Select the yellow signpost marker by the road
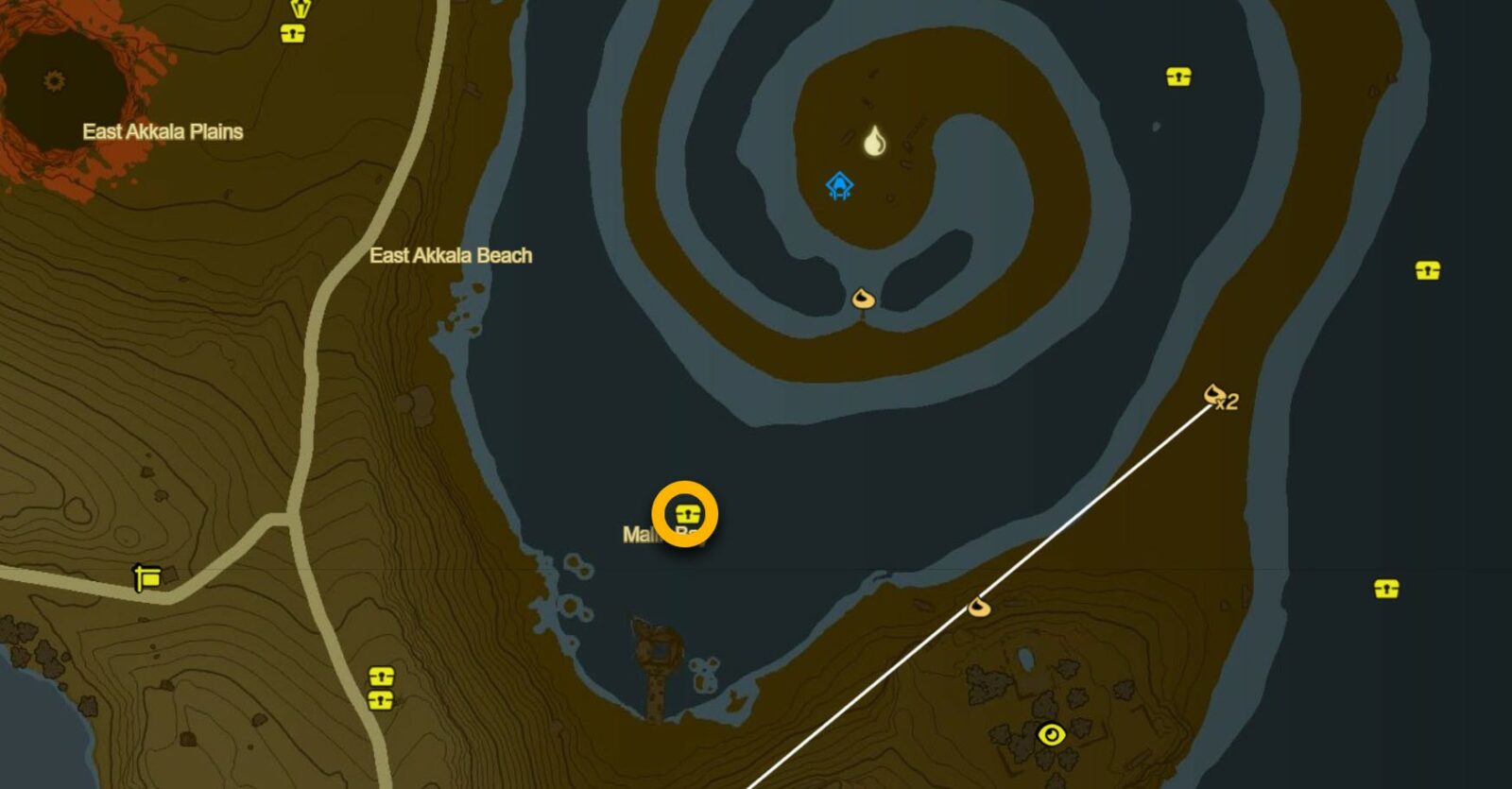The image size is (1512, 789). click(x=147, y=576)
